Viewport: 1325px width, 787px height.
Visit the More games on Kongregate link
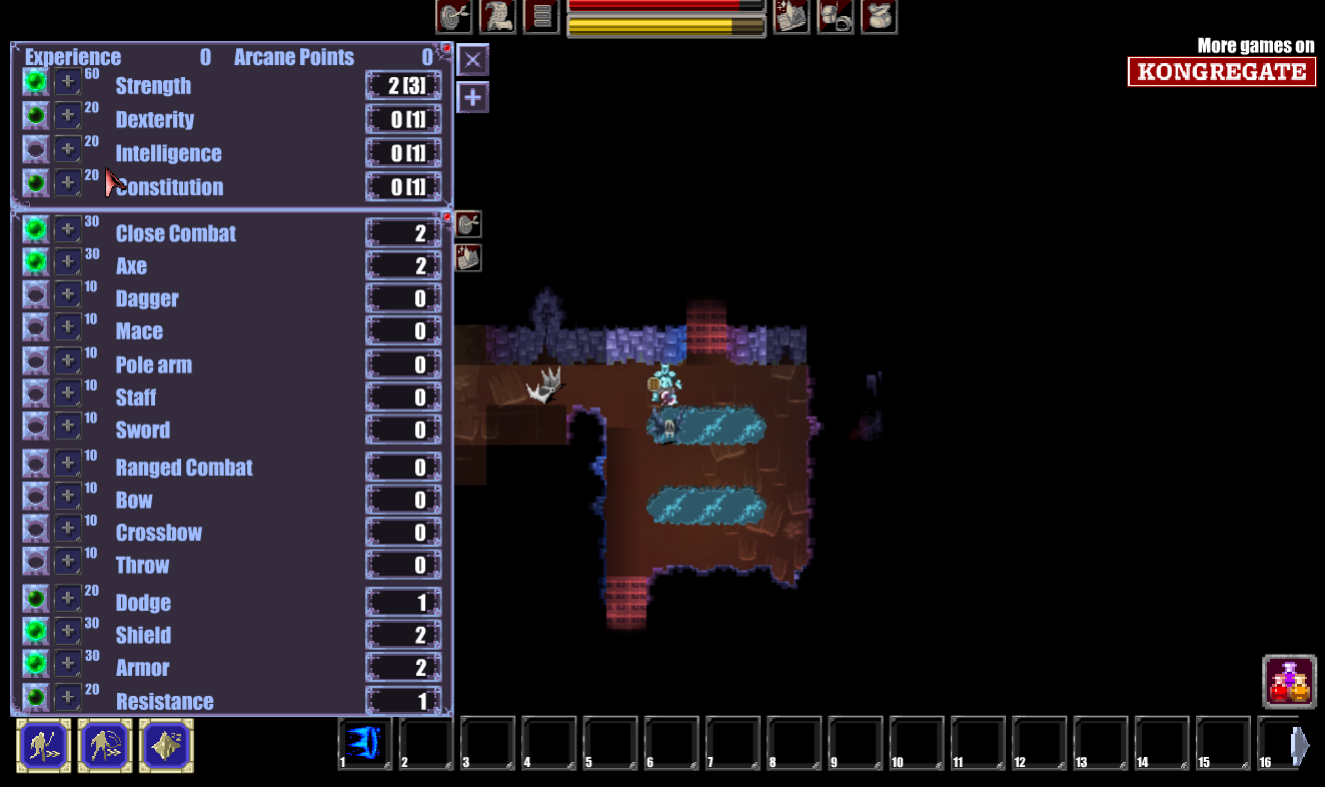point(1221,62)
